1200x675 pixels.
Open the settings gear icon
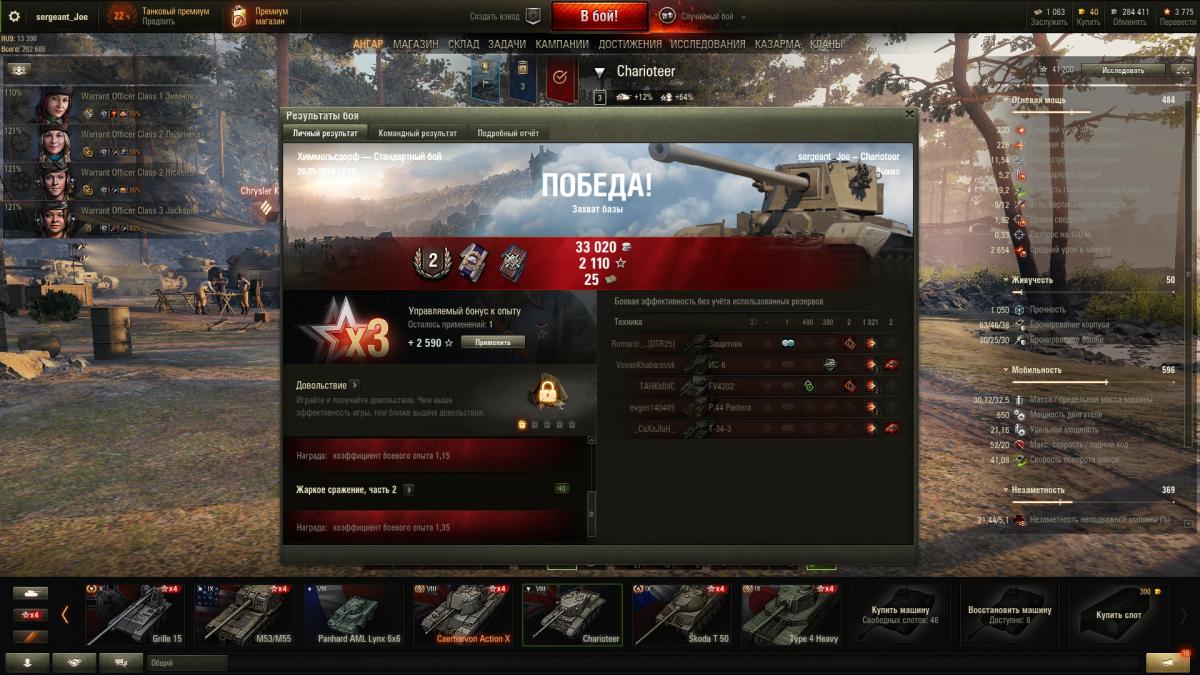[14, 16]
